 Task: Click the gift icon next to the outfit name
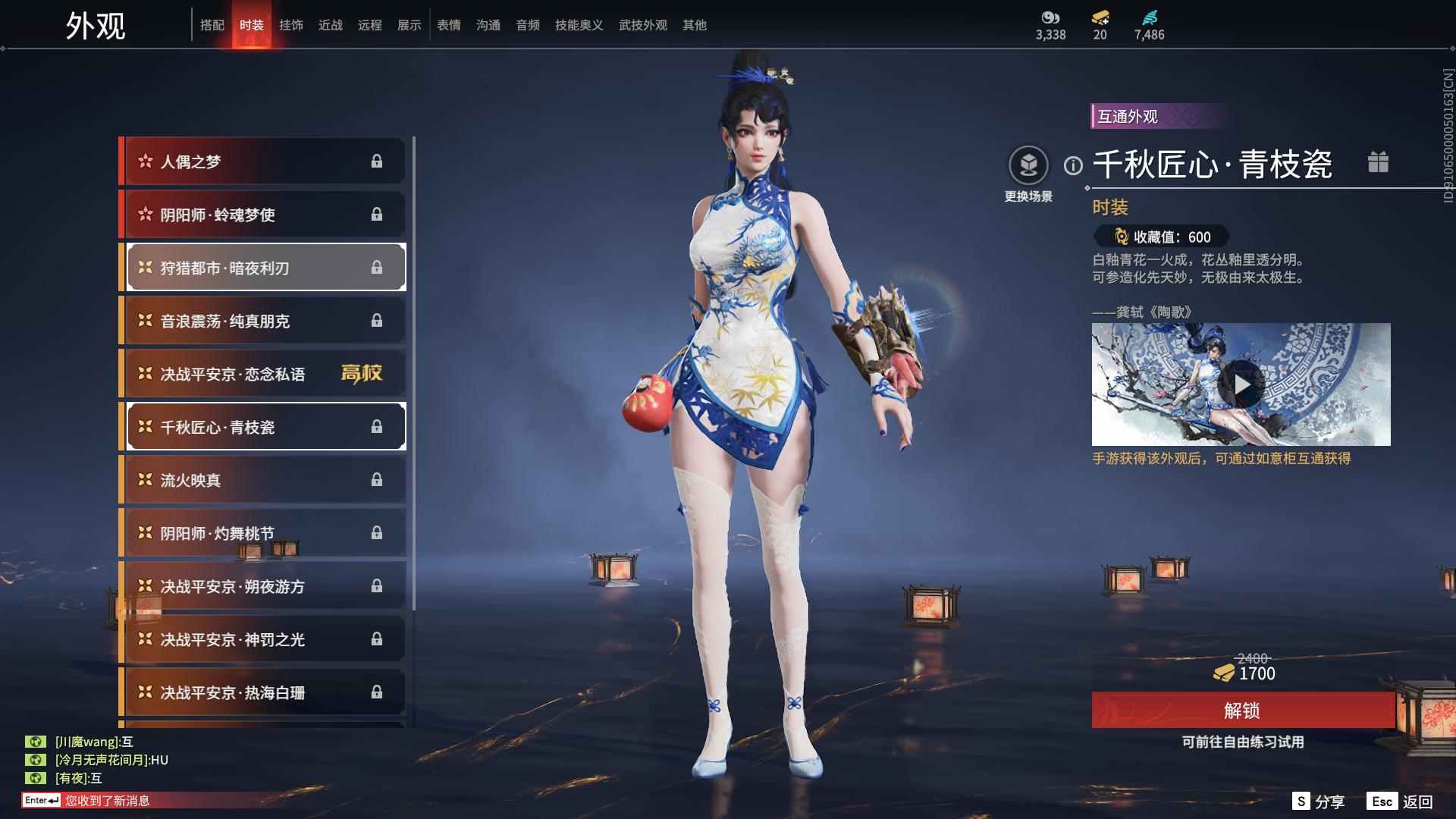click(1379, 162)
